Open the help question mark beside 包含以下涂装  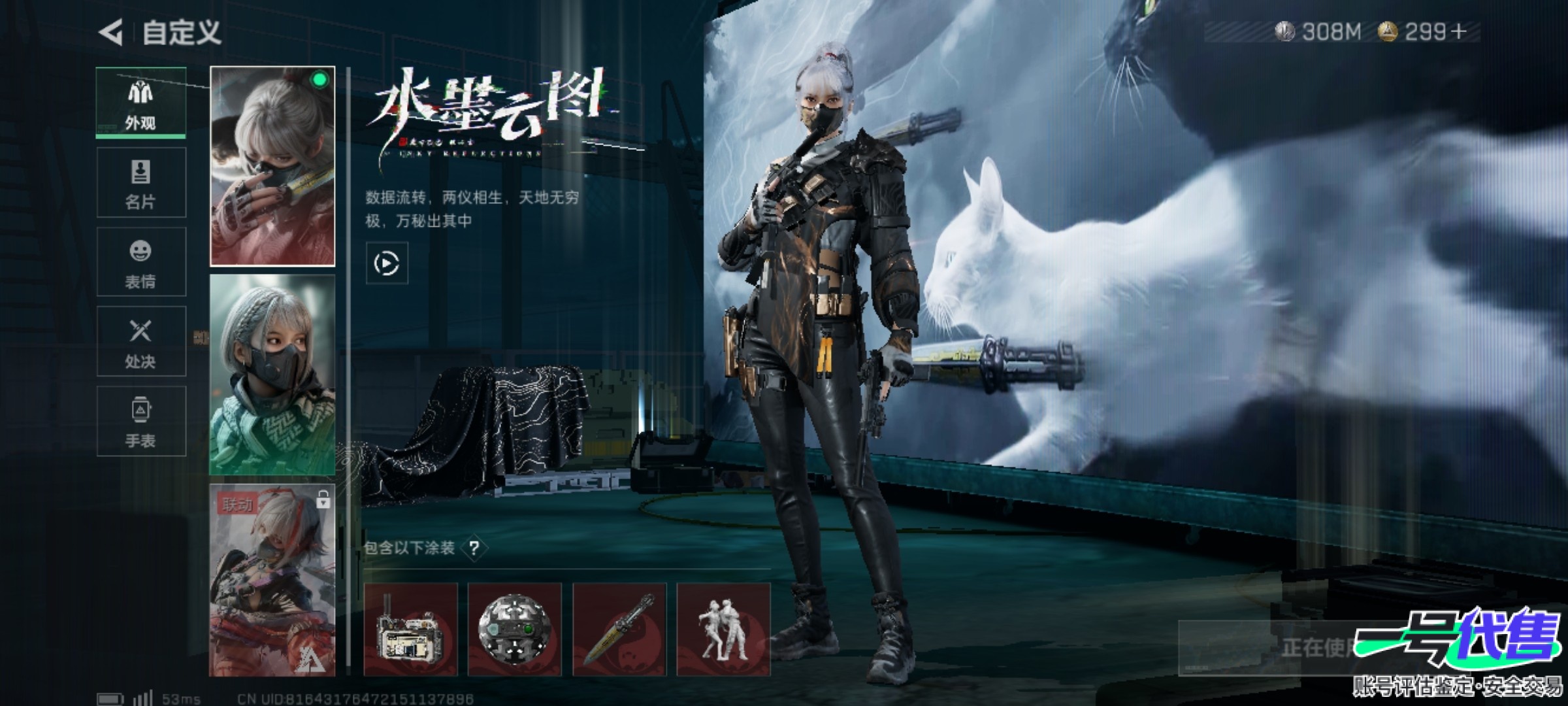pyautogui.click(x=474, y=548)
